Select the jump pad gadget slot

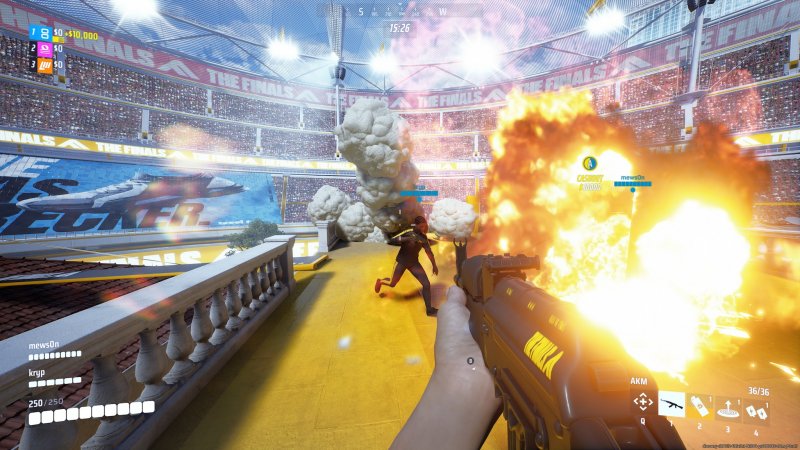[729, 405]
